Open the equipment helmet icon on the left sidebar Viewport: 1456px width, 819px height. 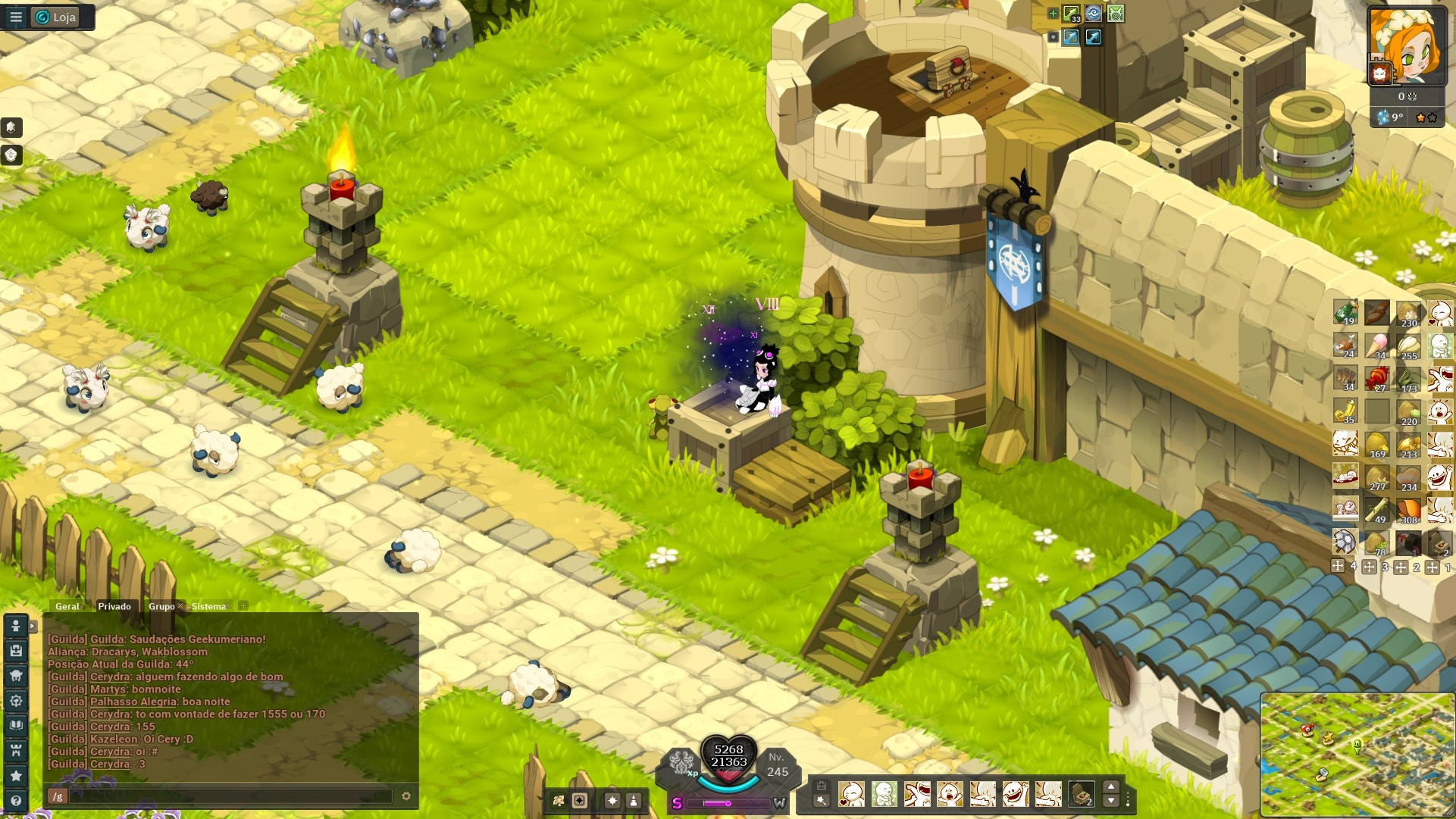[15, 675]
